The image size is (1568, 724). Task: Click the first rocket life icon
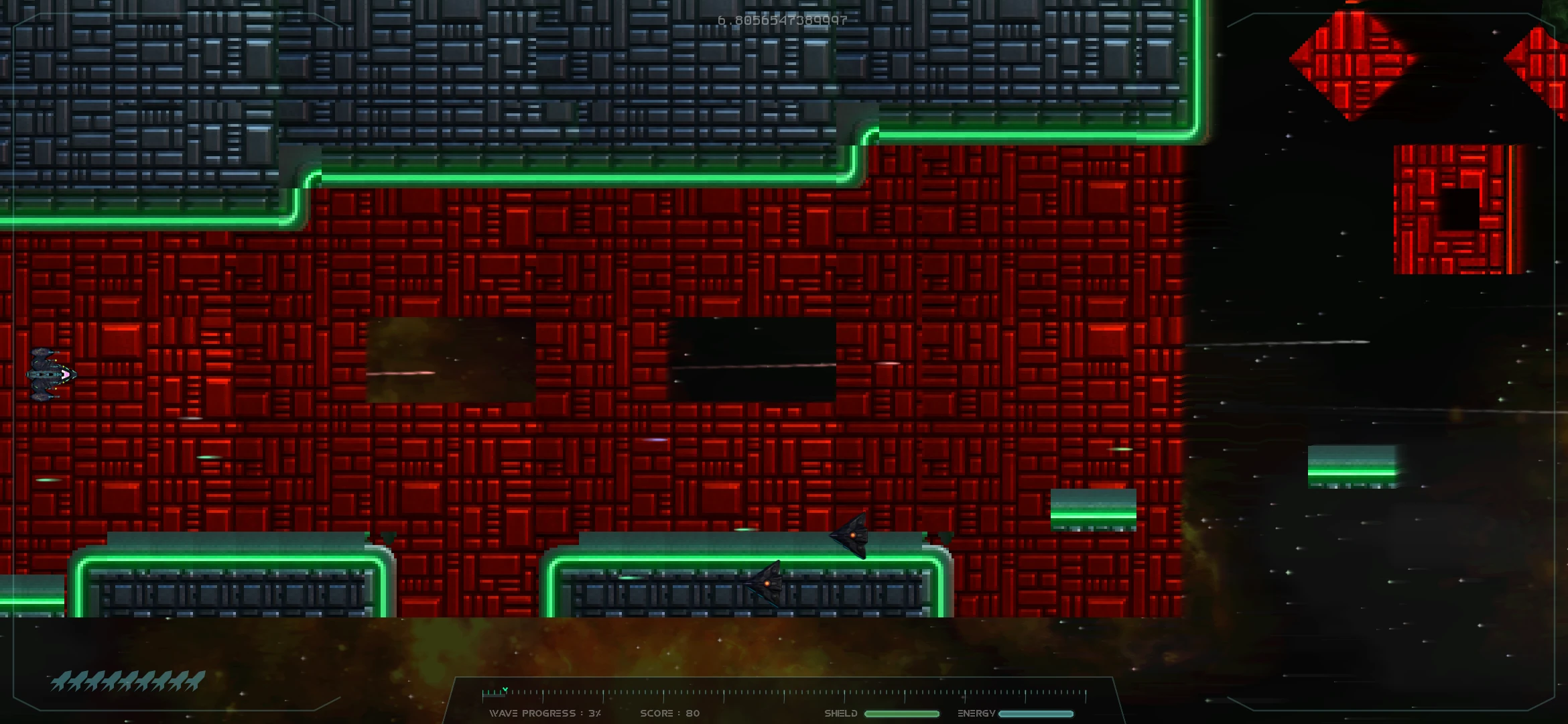pyautogui.click(x=60, y=680)
